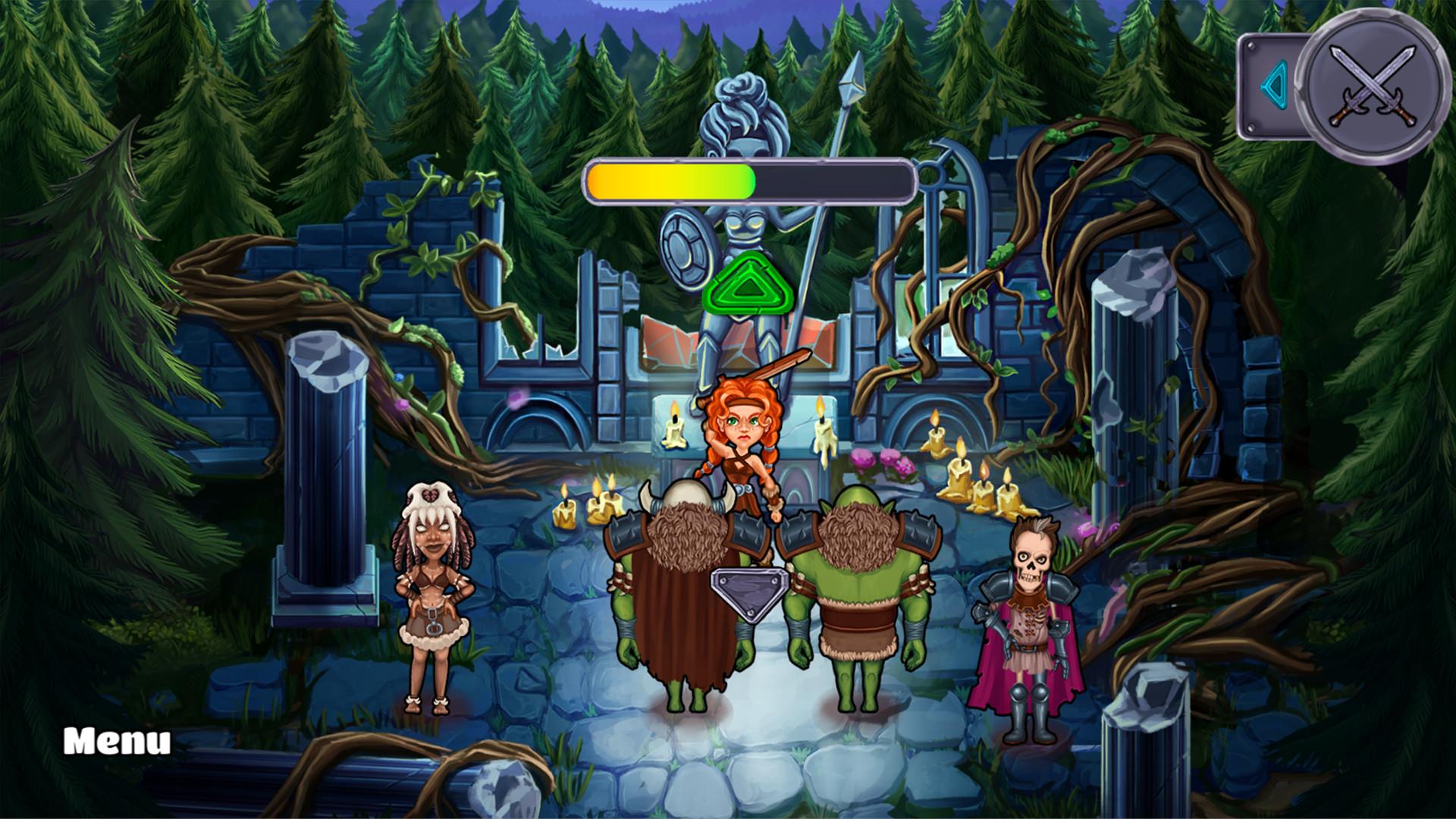
Task: Click the wooden sword above the heroine's head
Action: (781, 368)
